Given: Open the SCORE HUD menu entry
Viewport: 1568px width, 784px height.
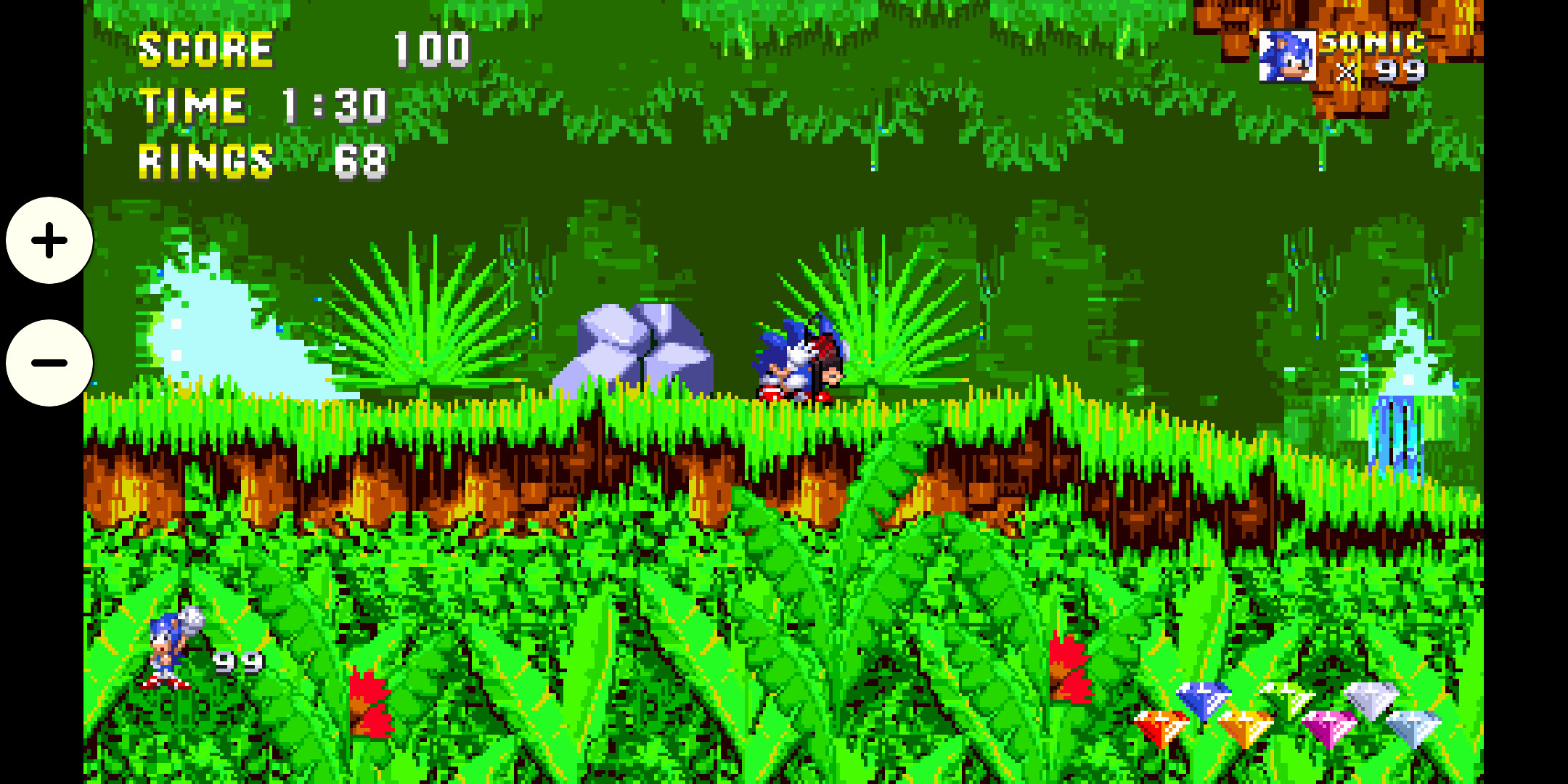Looking at the screenshot, I should [205, 49].
